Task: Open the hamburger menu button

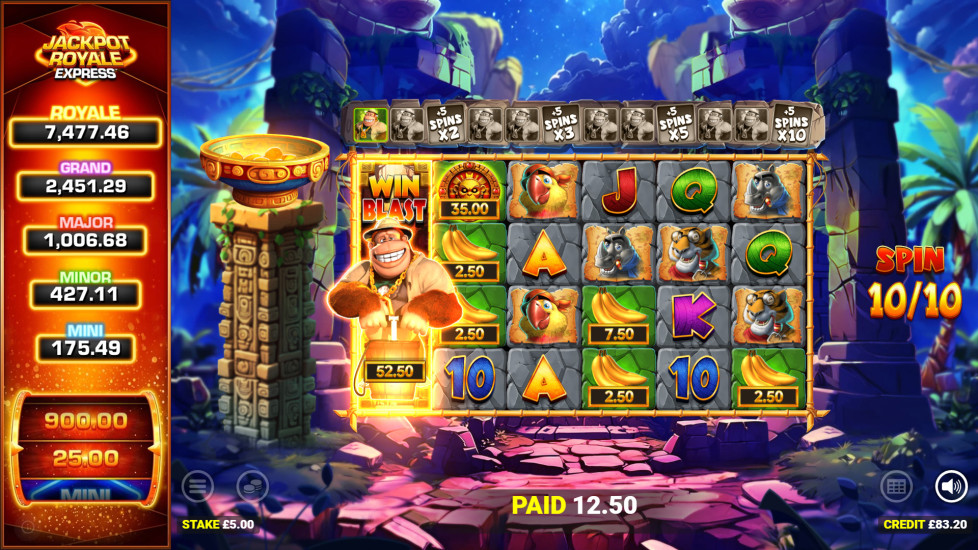Action: 197,487
